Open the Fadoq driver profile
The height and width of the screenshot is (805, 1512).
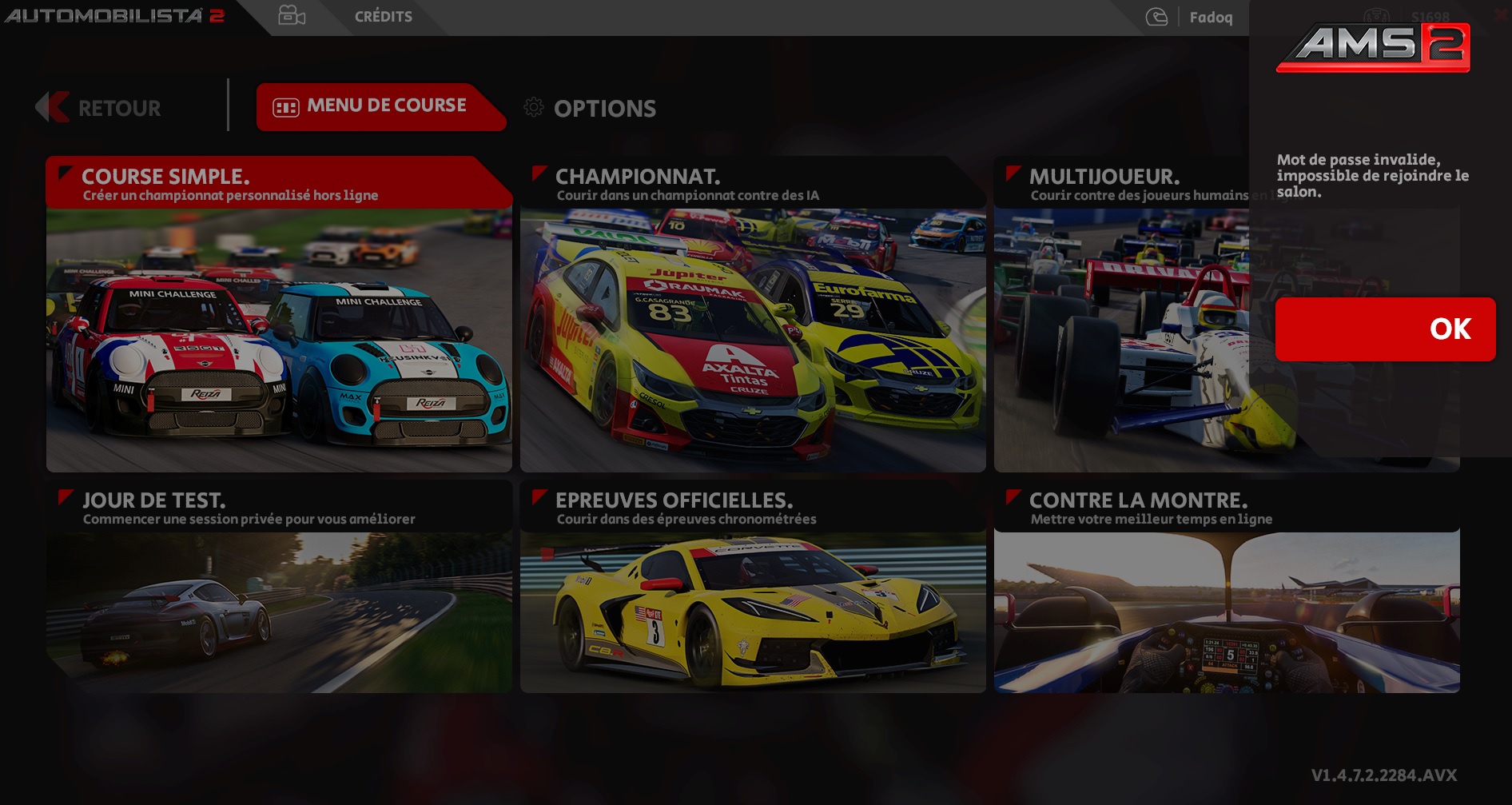pos(1210,18)
